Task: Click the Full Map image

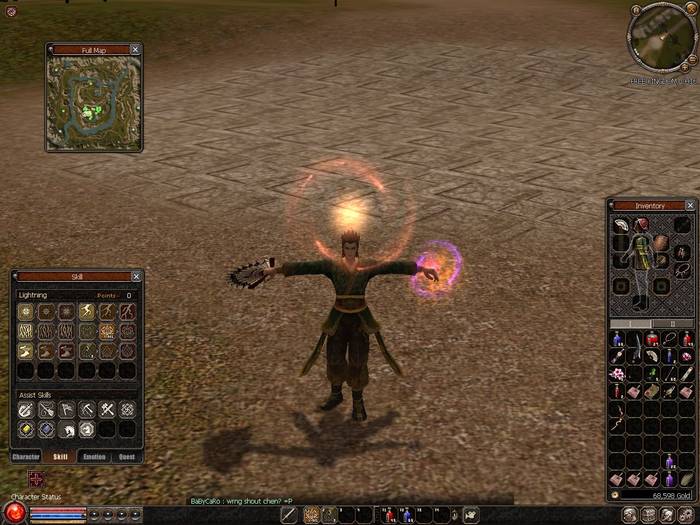Action: click(93, 101)
